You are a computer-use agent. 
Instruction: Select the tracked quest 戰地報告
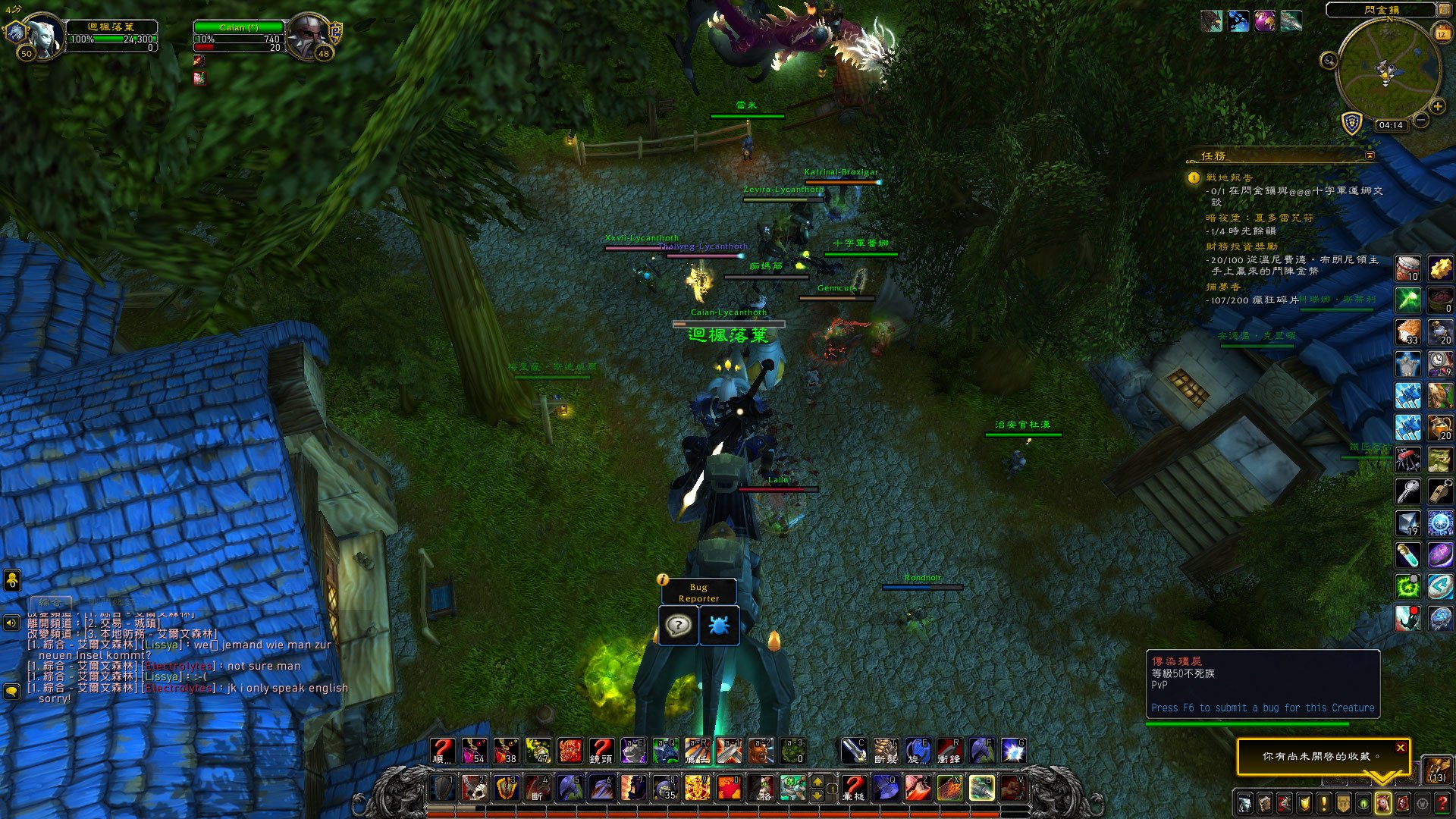coord(1229,177)
